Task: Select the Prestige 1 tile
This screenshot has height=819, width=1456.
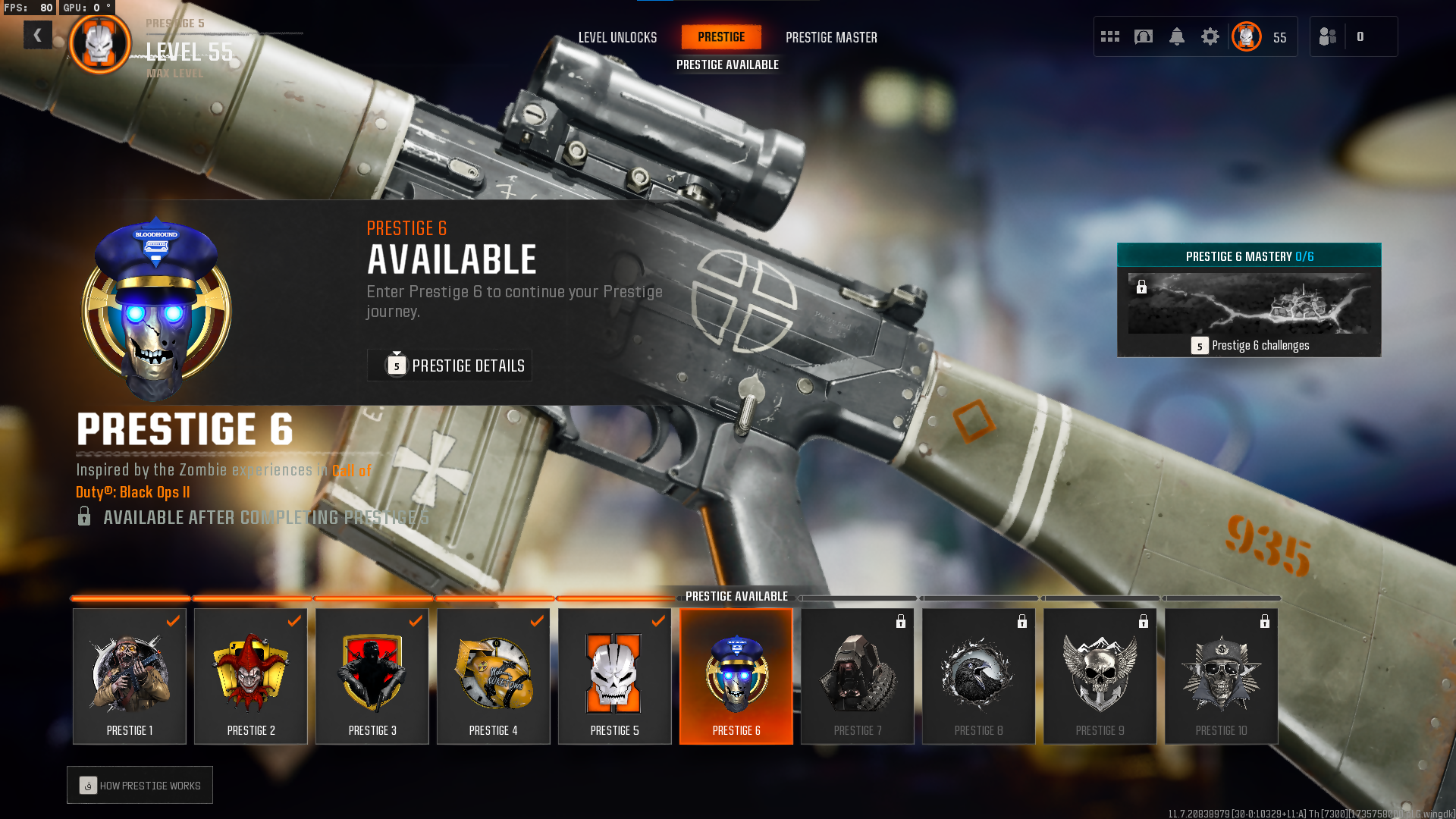Action: (130, 676)
